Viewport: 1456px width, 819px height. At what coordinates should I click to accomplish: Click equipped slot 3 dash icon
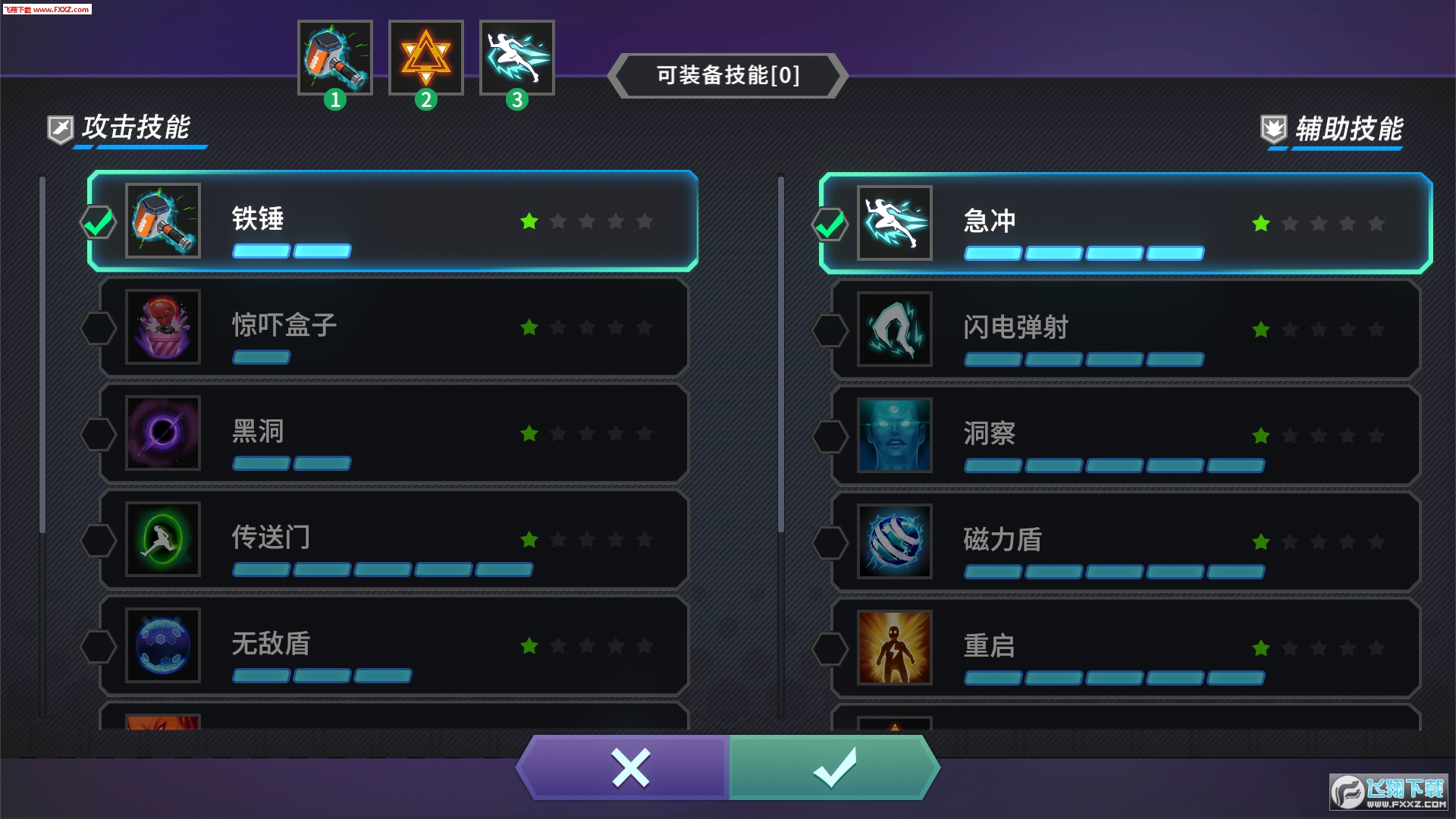[517, 58]
